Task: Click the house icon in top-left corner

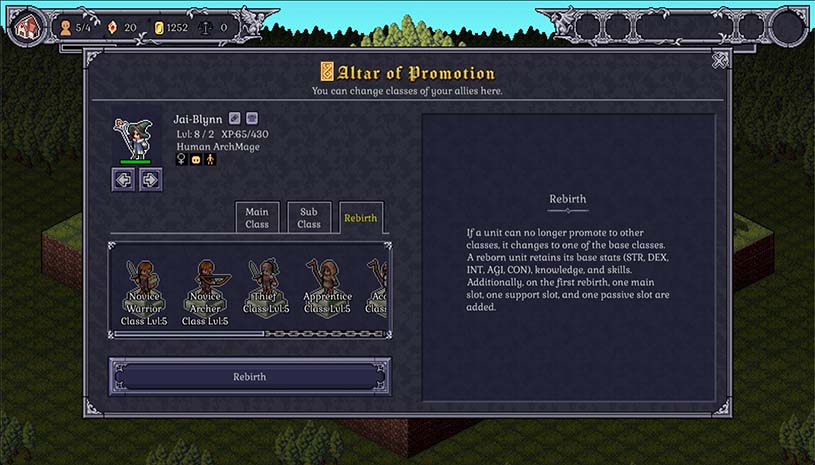Action: (x=26, y=25)
